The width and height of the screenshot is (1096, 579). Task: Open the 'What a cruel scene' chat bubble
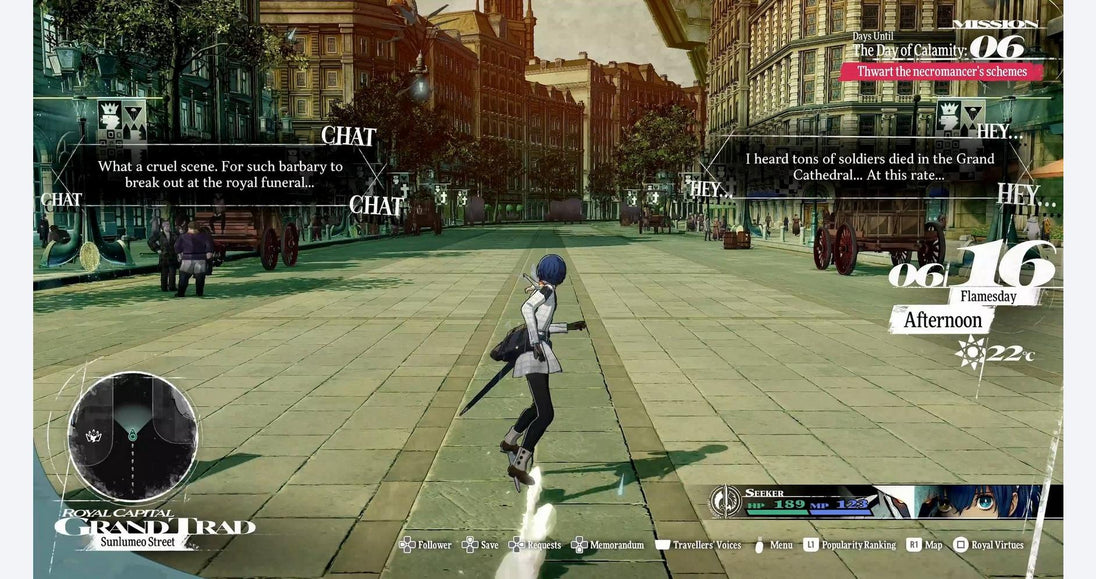point(220,174)
